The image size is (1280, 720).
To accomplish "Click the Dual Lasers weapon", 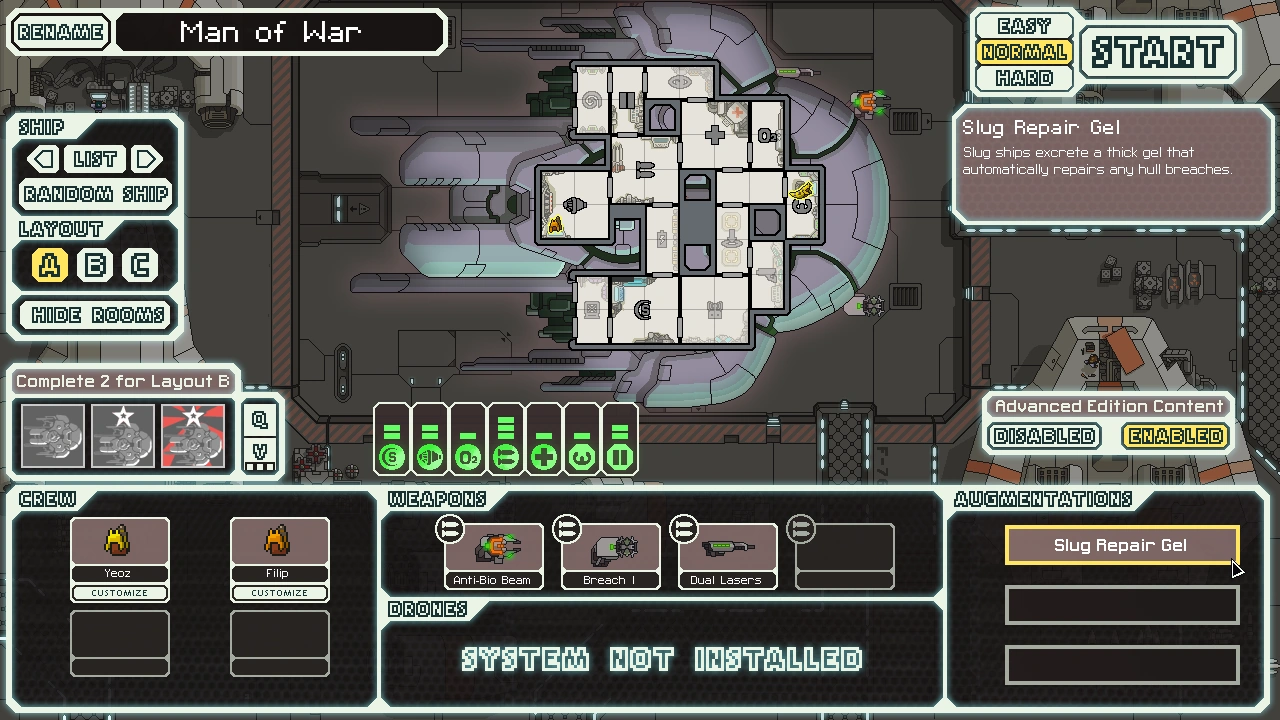I will [727, 550].
